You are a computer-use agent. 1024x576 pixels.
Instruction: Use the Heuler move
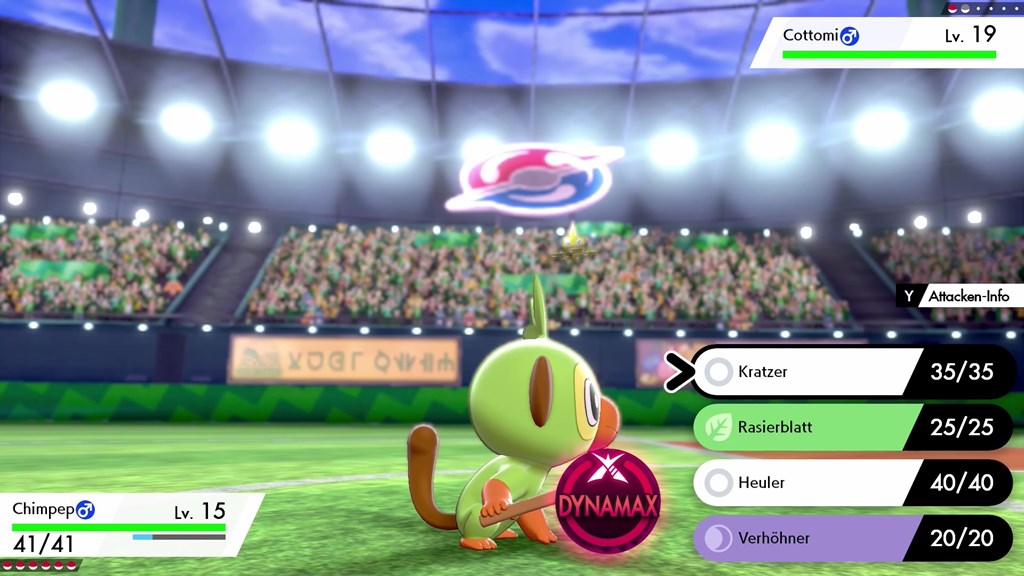(800, 483)
